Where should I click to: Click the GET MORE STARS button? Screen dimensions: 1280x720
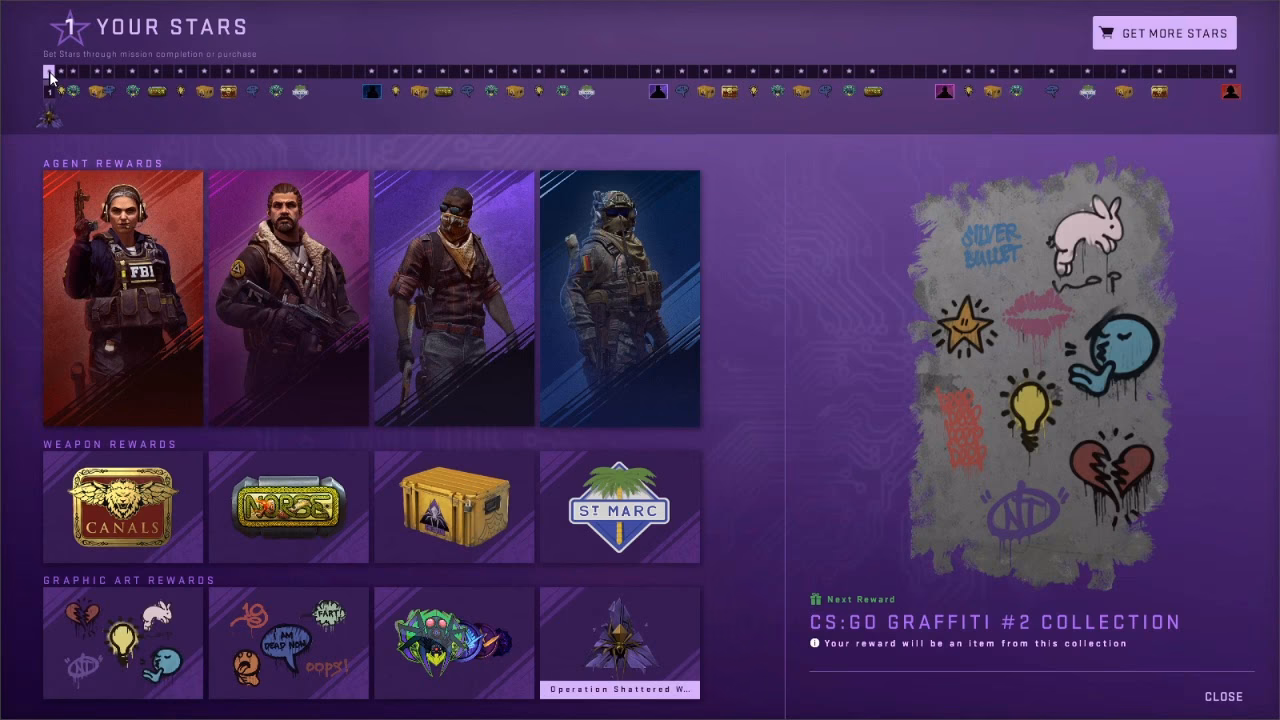(x=1163, y=32)
